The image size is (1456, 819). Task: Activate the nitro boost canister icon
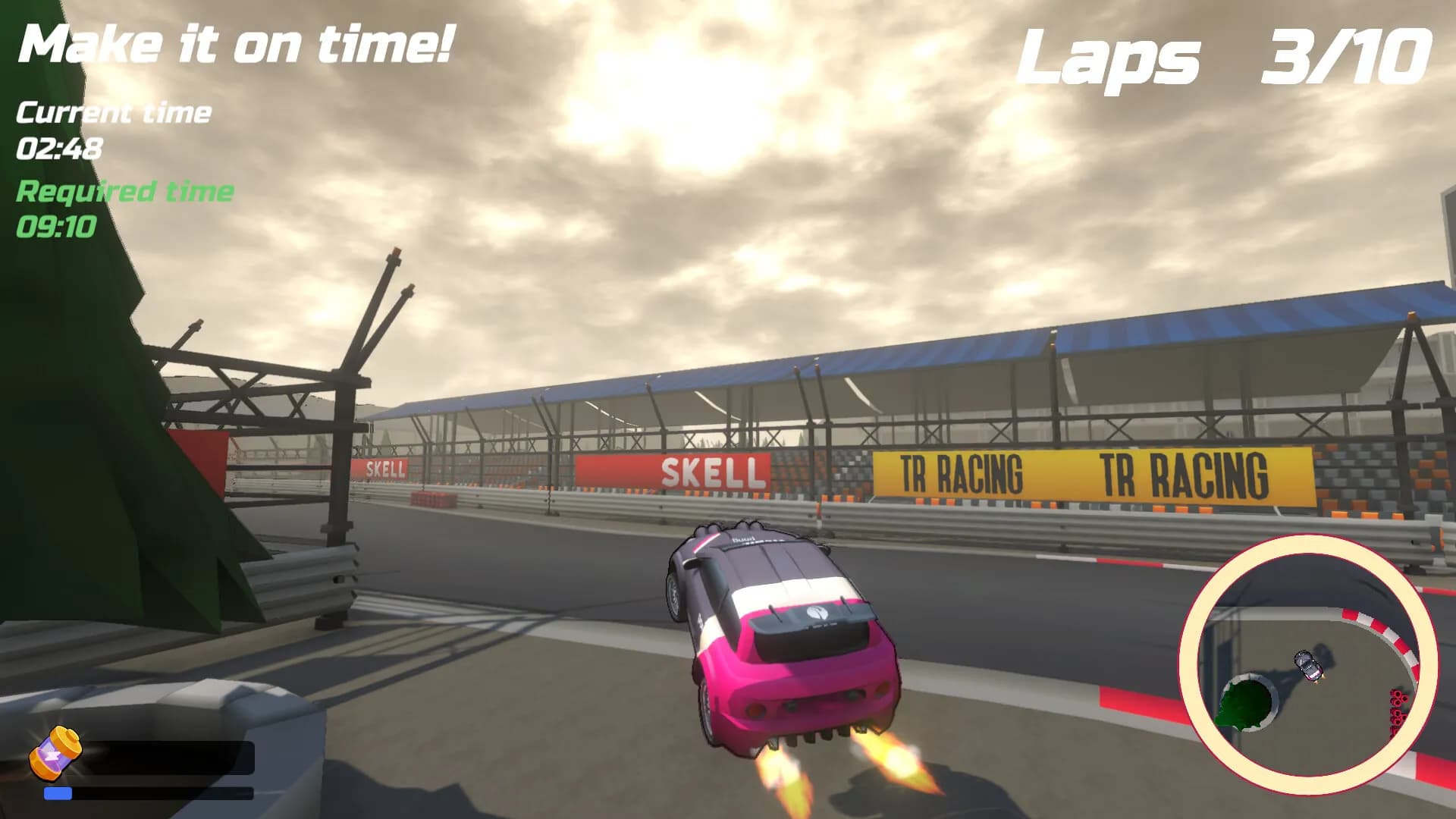[55, 752]
